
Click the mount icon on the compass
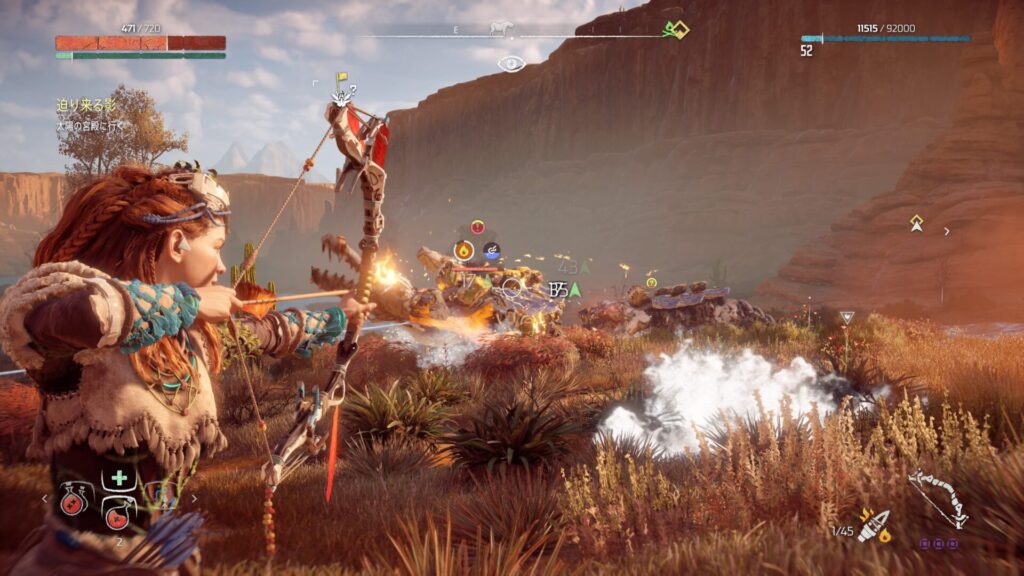pyautogui.click(x=500, y=28)
